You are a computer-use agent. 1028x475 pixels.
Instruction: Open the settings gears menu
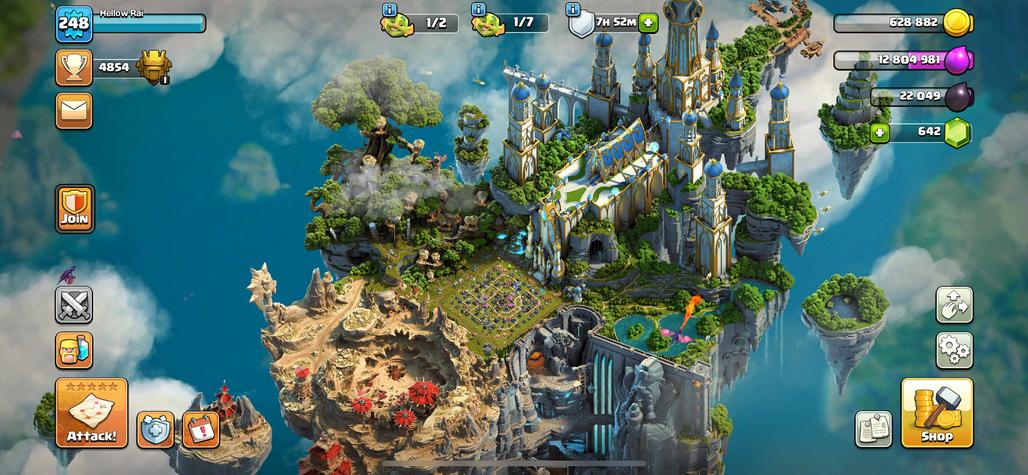954,350
